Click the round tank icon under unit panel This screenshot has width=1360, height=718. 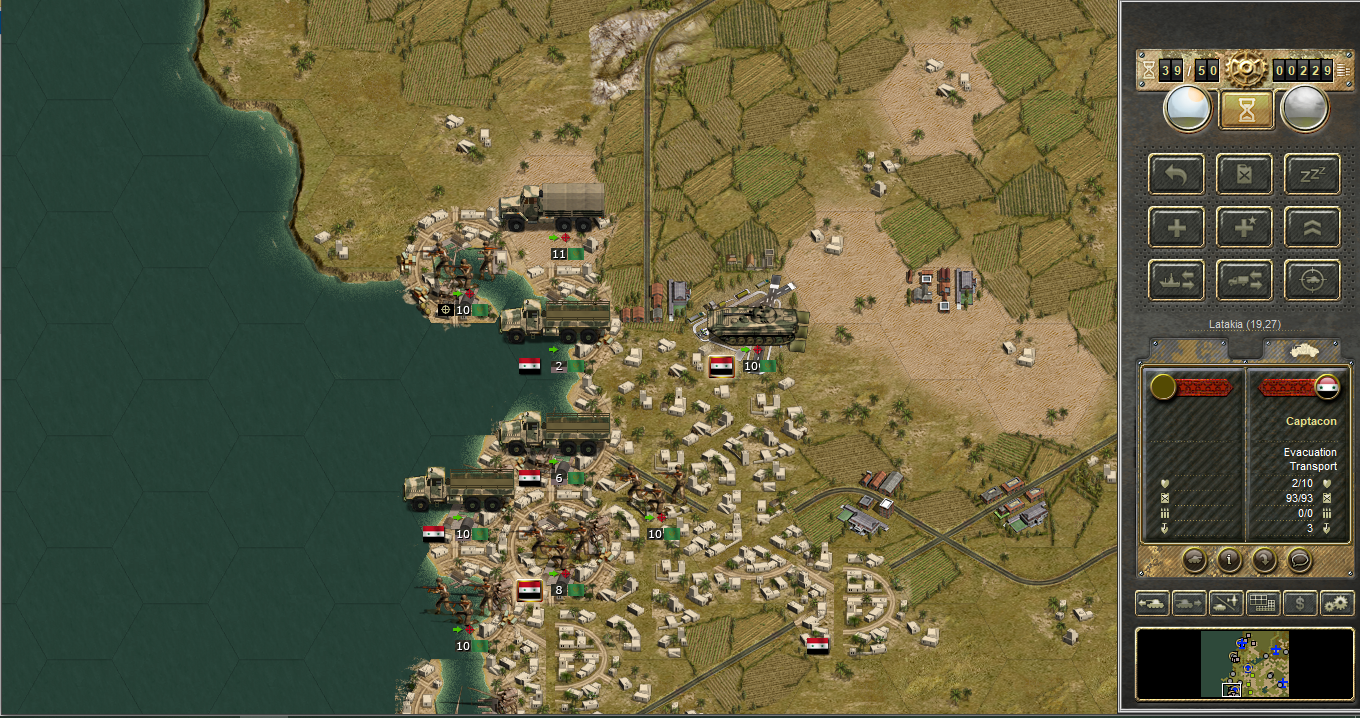coord(1194,560)
